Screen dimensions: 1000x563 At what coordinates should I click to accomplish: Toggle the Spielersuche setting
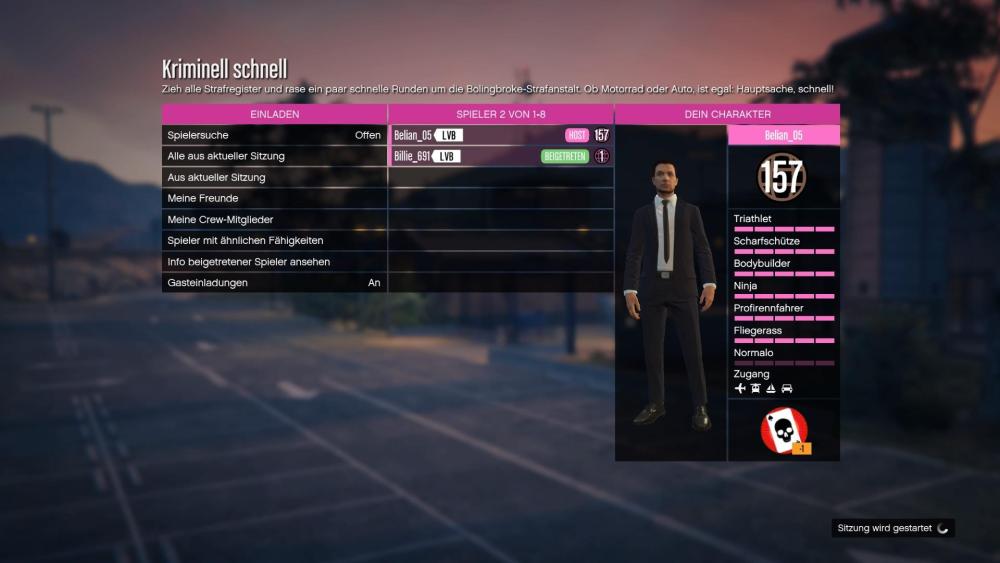pyautogui.click(x=274, y=135)
